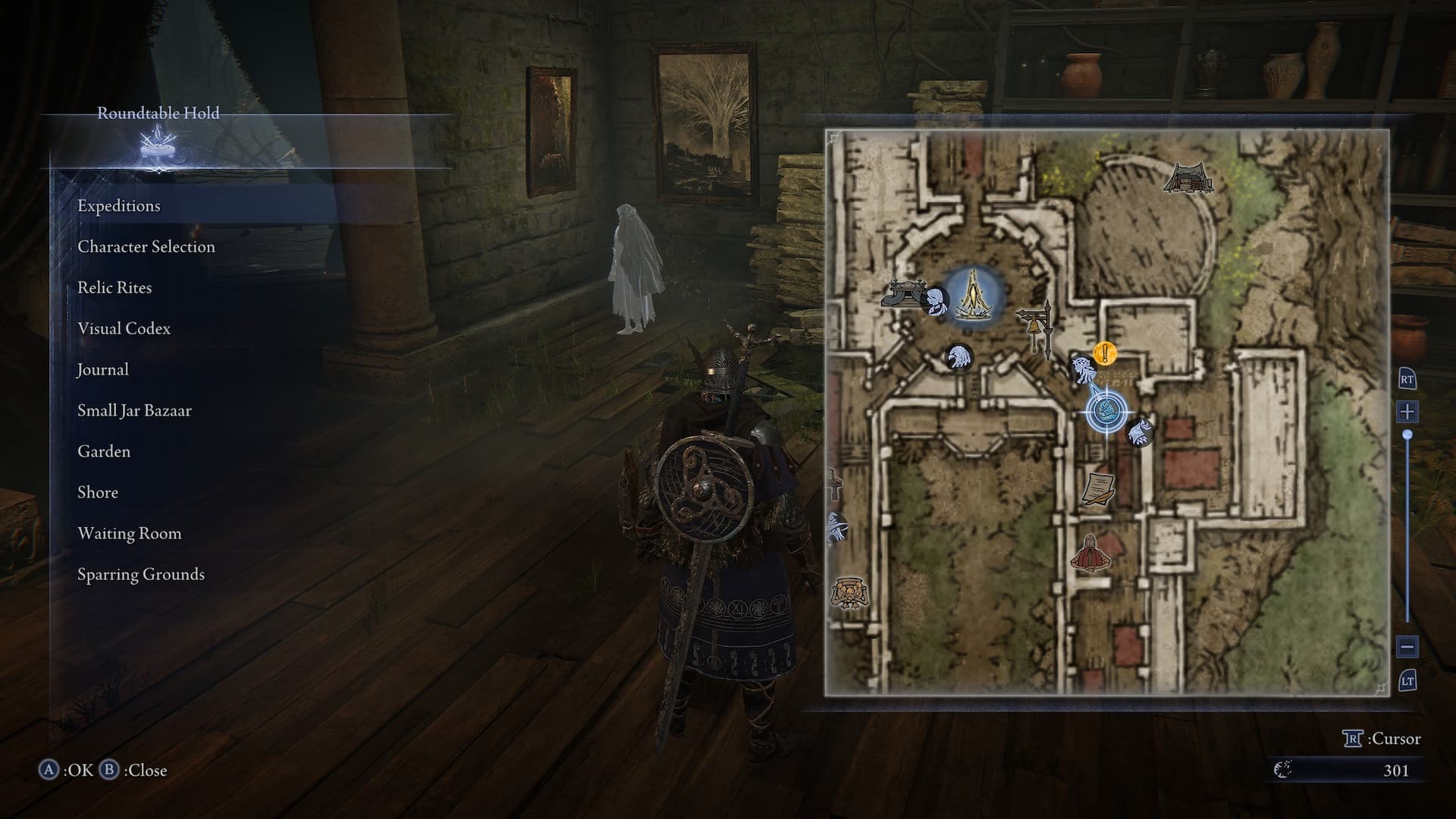Choose the Shore destination
This screenshot has width=1456, height=819.
click(98, 493)
